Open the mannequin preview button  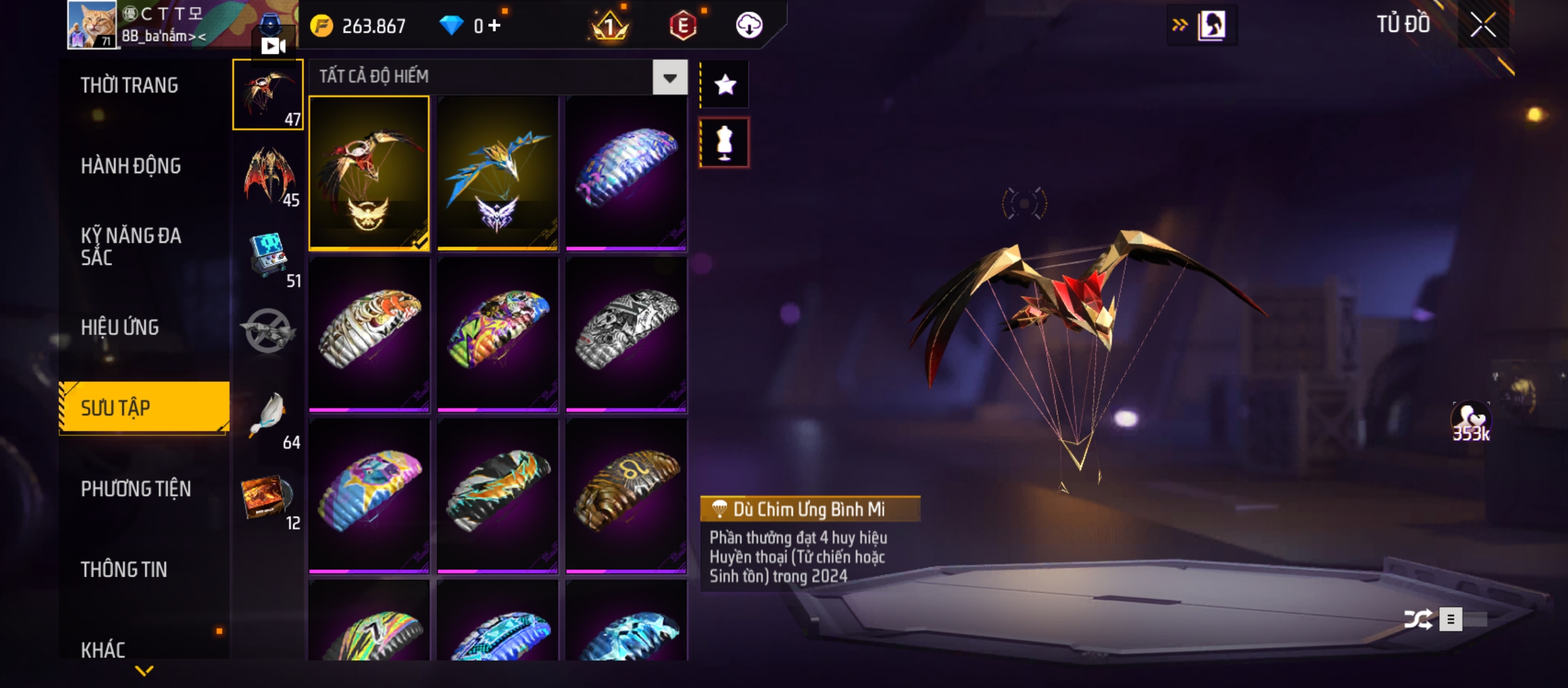tap(725, 143)
